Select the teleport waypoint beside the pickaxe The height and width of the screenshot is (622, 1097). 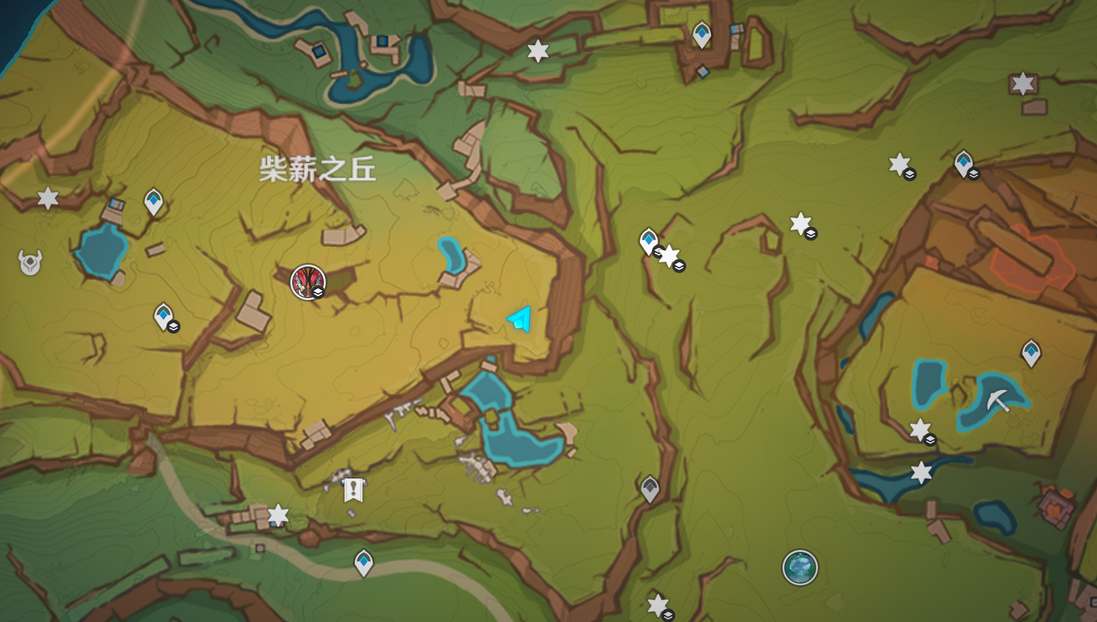1030,352
